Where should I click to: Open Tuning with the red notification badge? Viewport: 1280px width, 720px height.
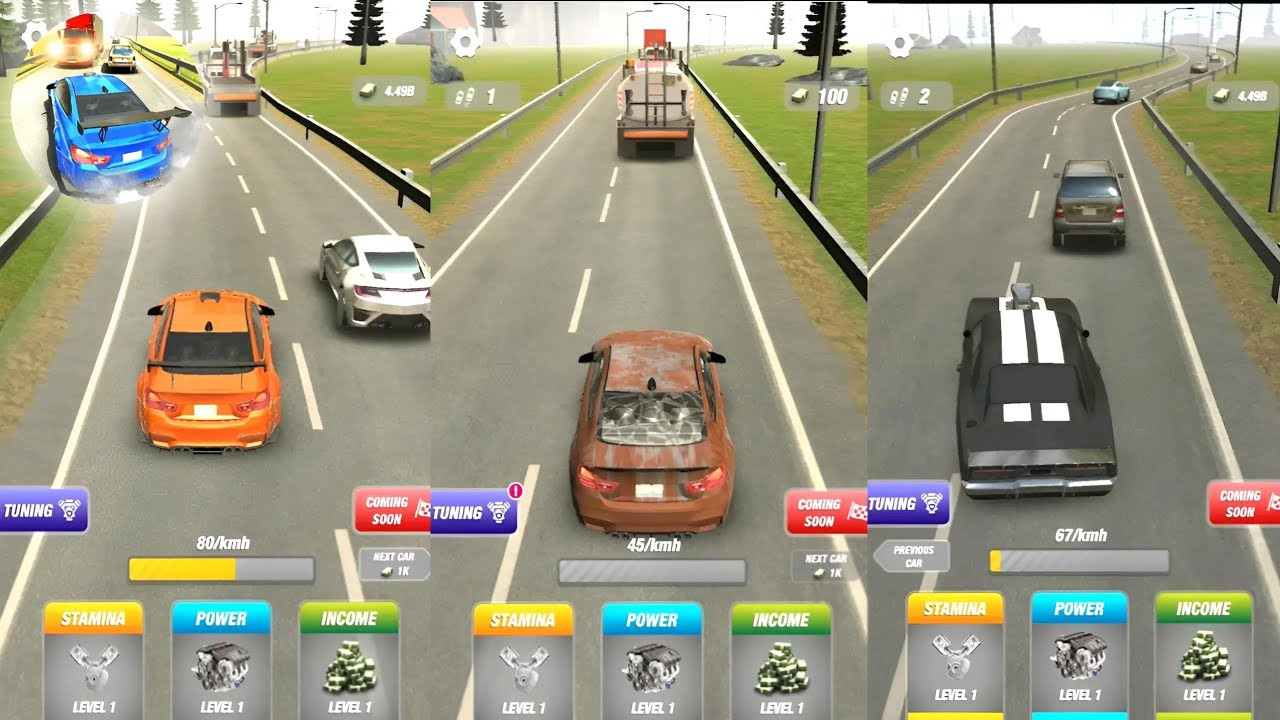coord(474,512)
